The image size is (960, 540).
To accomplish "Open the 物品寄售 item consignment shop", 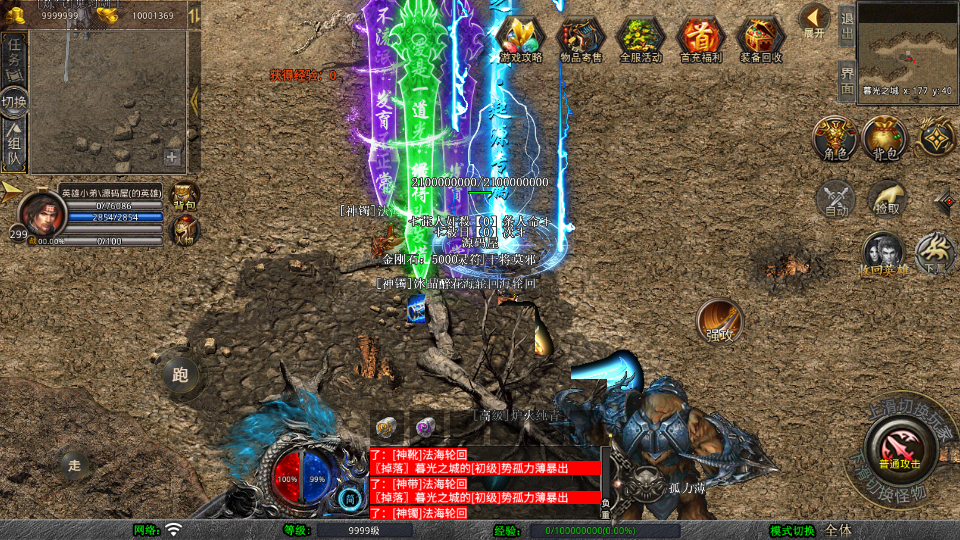I will click(x=582, y=39).
